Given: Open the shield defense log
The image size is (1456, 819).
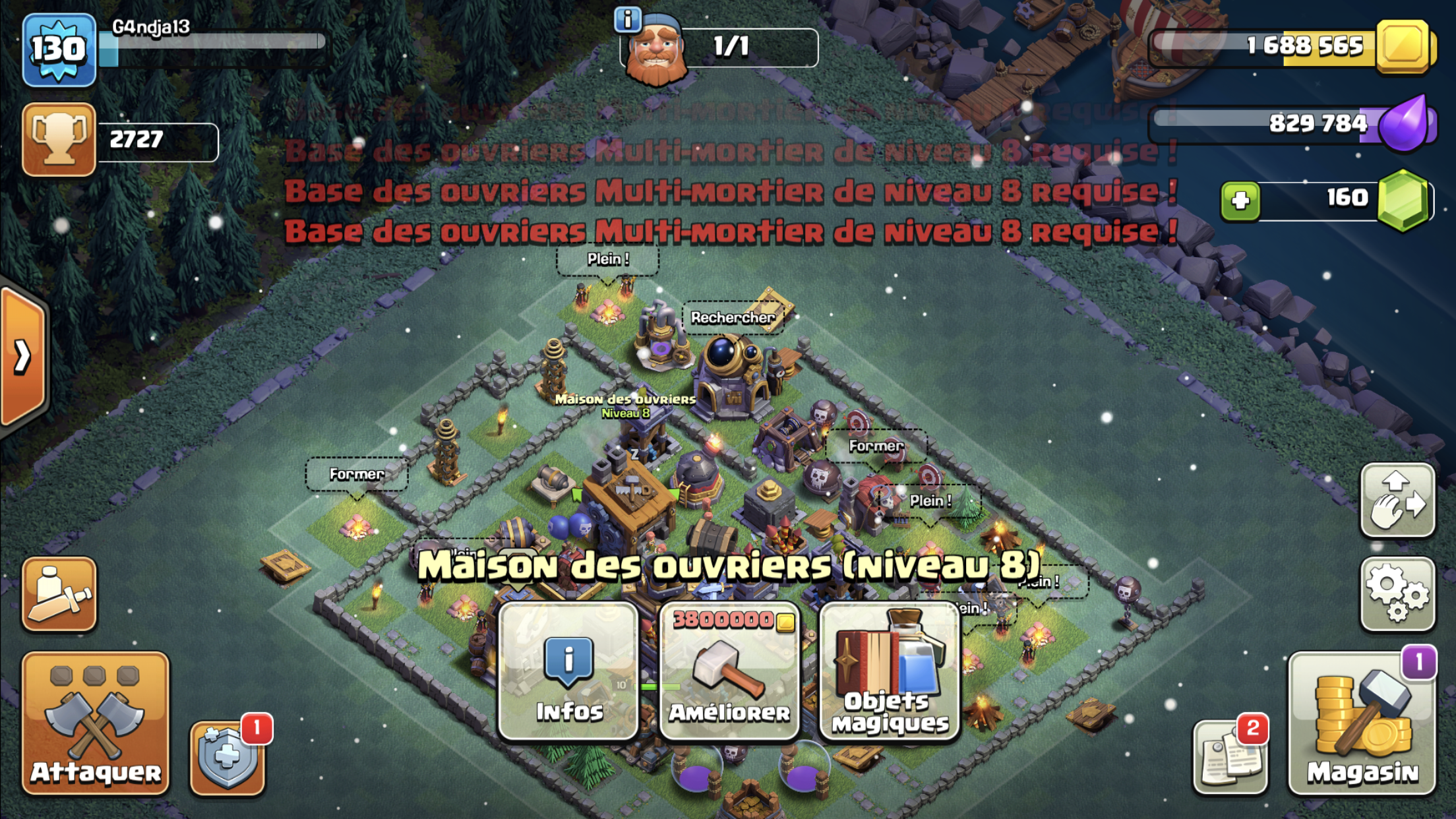Looking at the screenshot, I should pyautogui.click(x=228, y=757).
